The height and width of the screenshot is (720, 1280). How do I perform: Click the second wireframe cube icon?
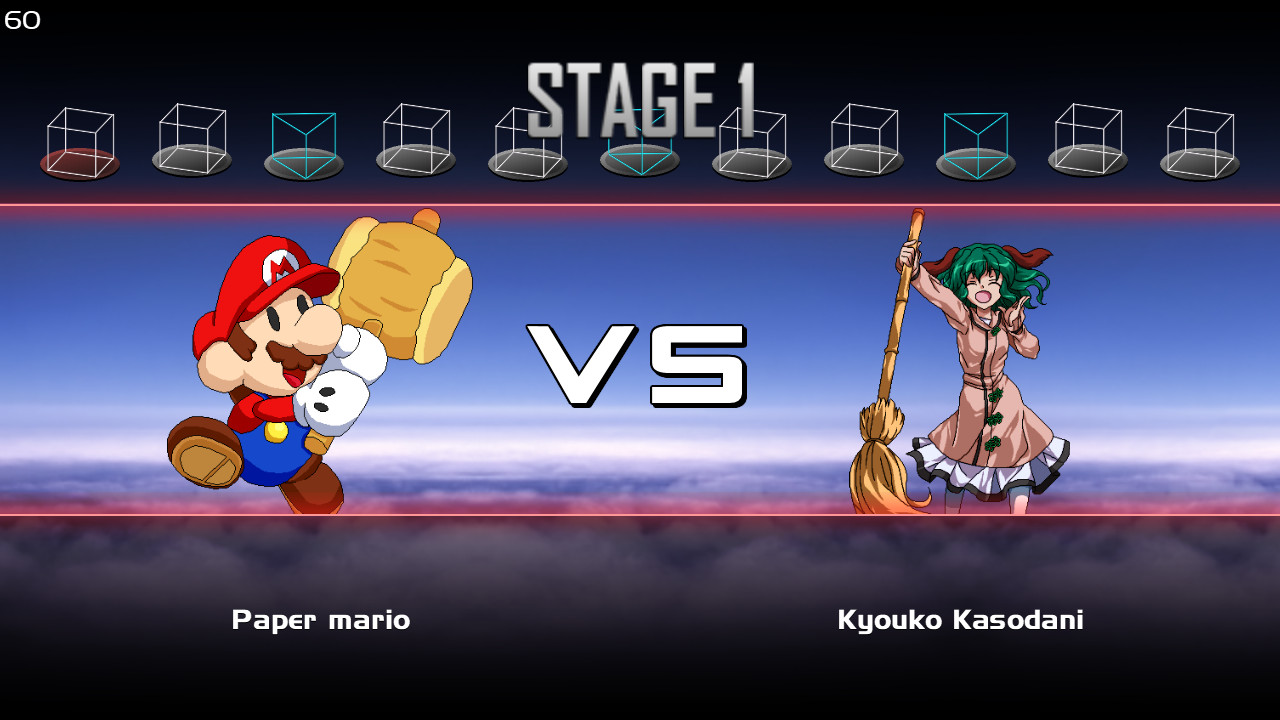191,140
